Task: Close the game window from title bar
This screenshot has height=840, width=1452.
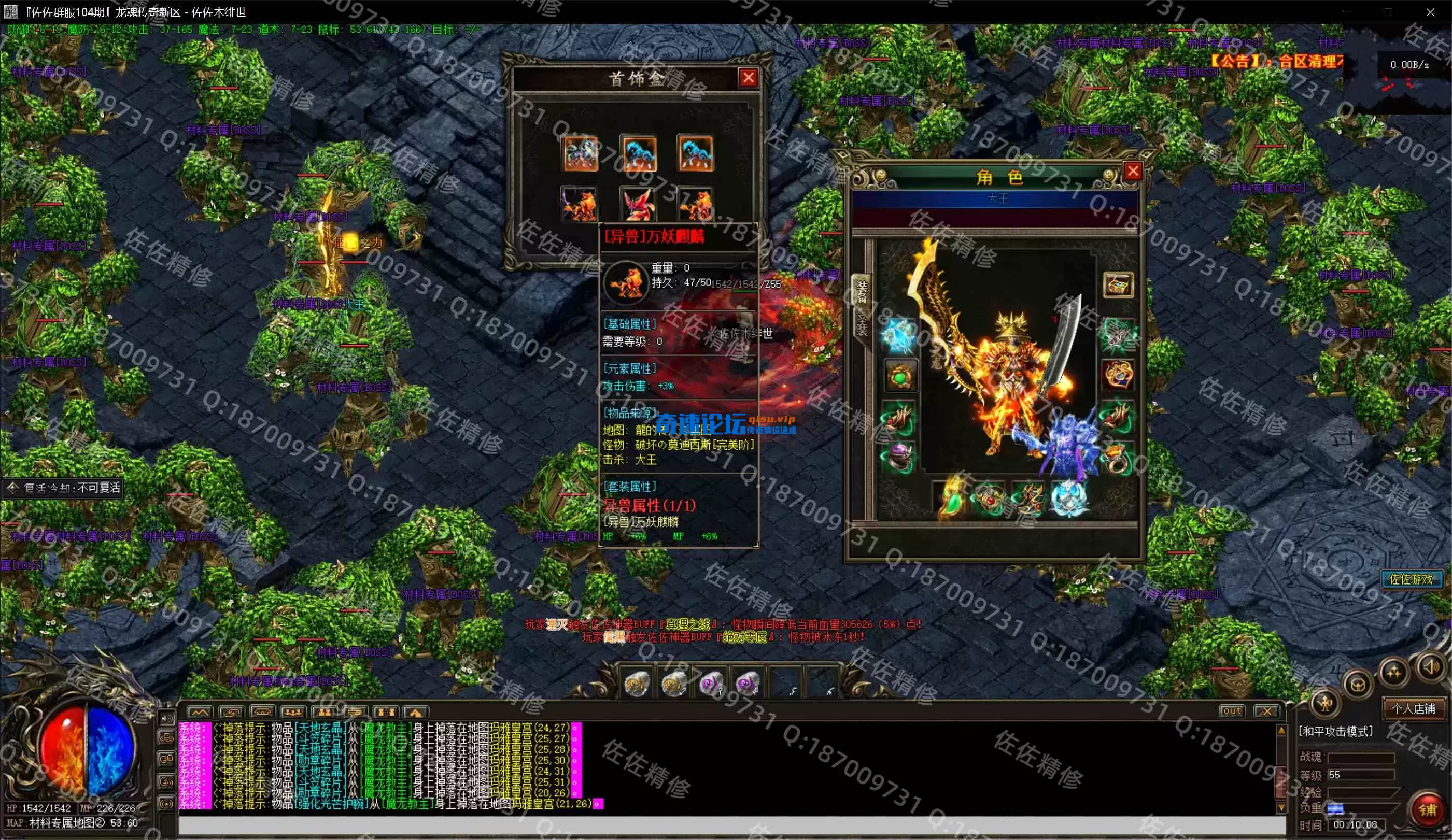Action: [x=1430, y=11]
